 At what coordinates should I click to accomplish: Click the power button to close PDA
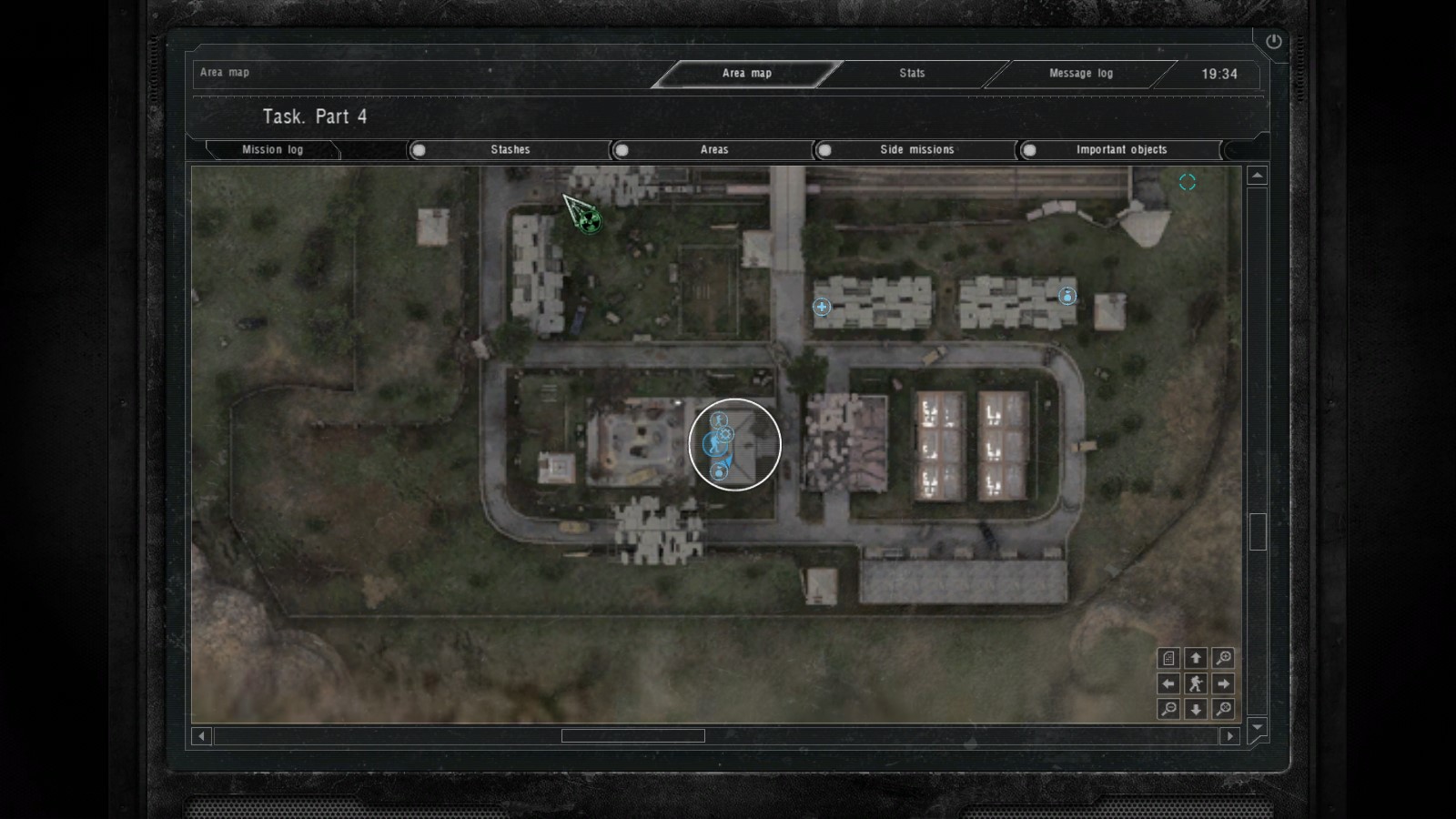1273,42
